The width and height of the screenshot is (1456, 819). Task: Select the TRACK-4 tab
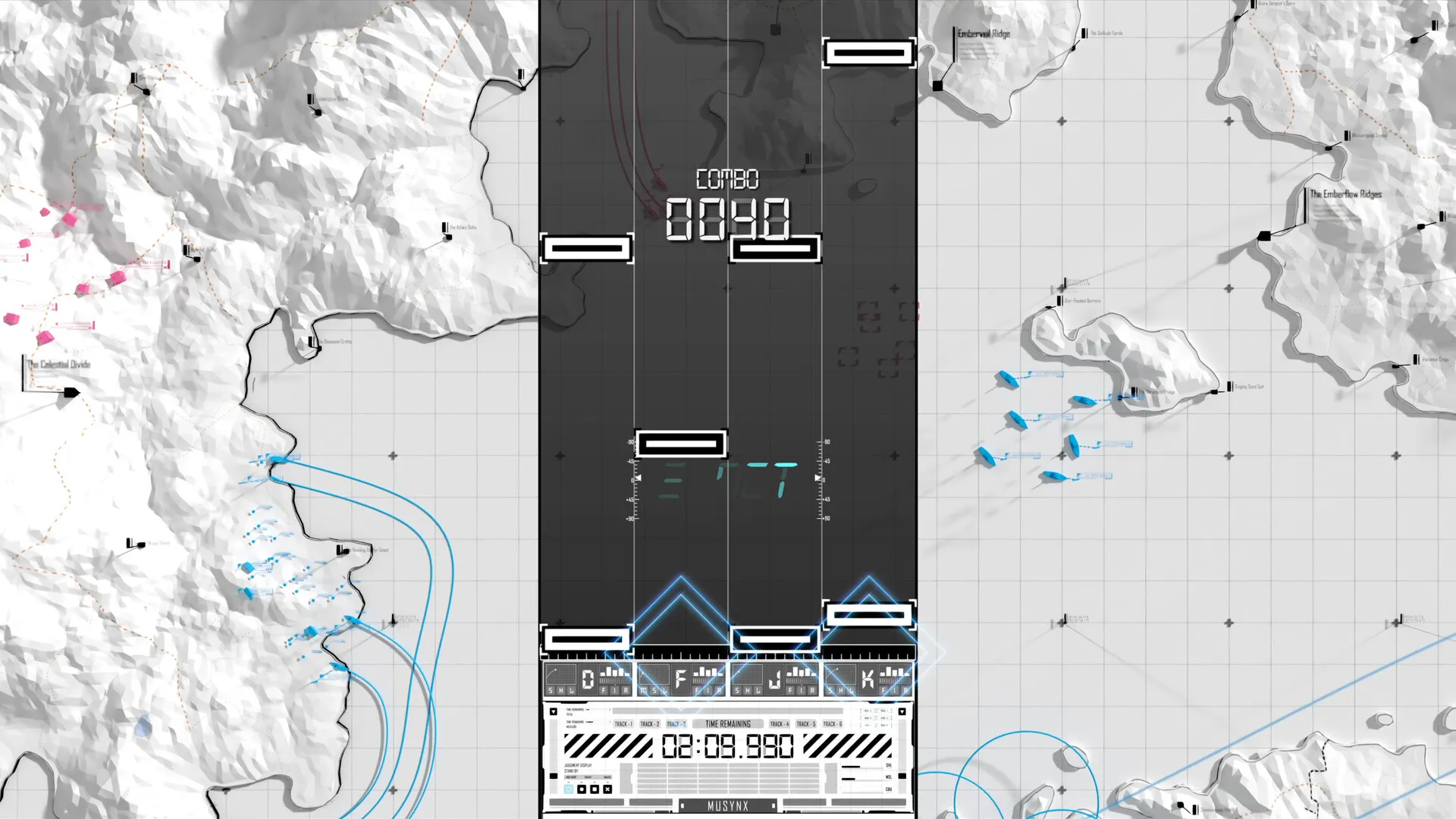pos(778,723)
